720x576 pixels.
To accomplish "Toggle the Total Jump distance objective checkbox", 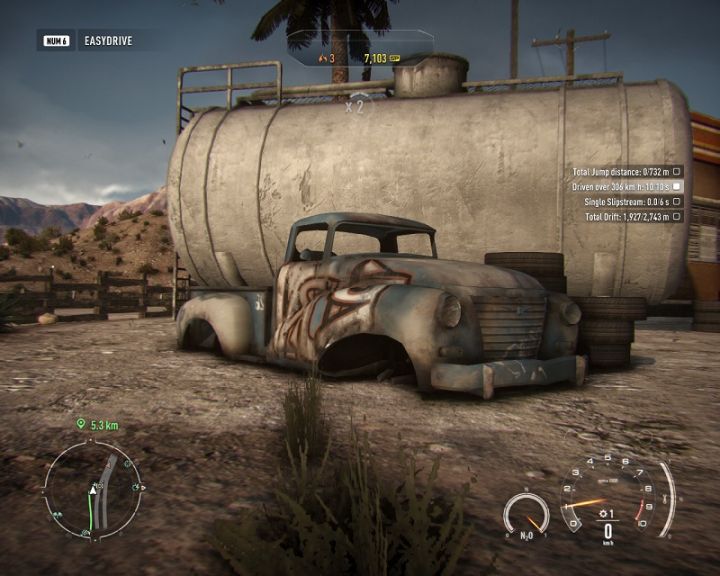I will (x=677, y=171).
